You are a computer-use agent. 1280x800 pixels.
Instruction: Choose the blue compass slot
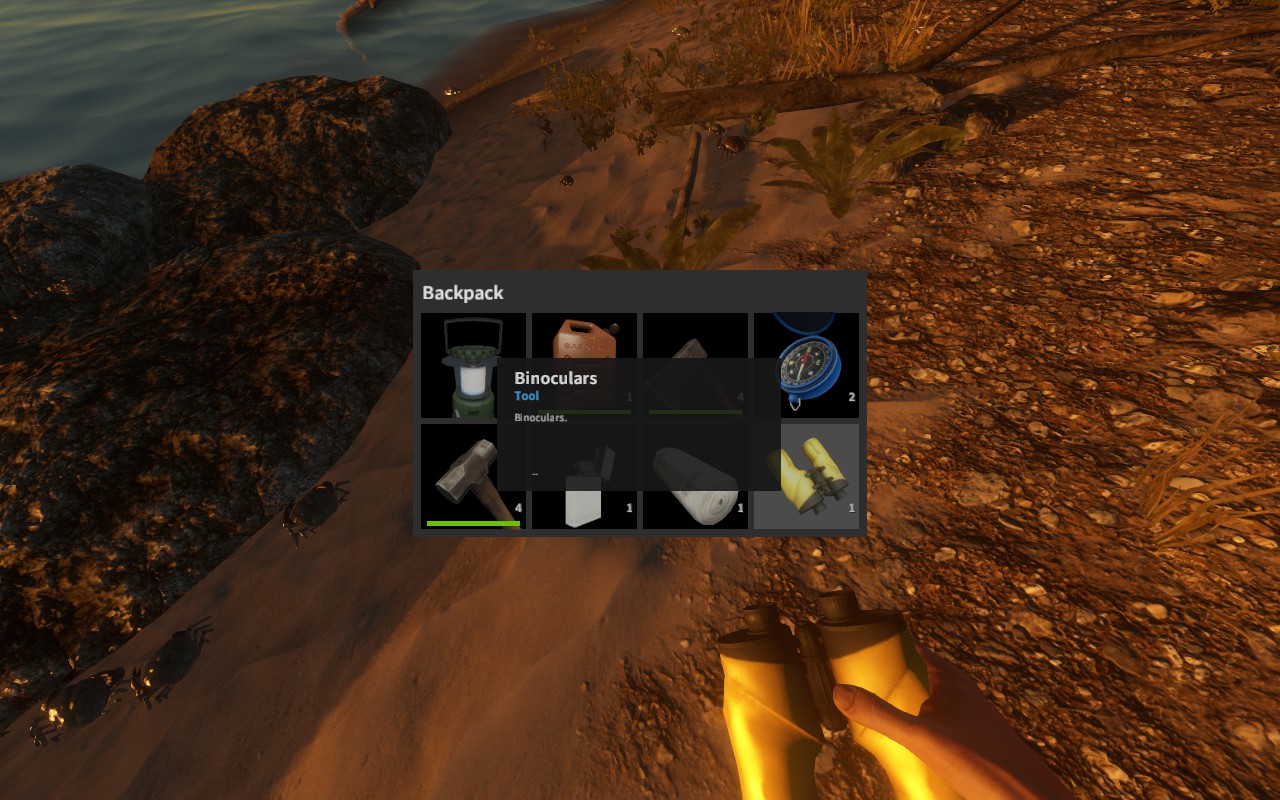[806, 366]
